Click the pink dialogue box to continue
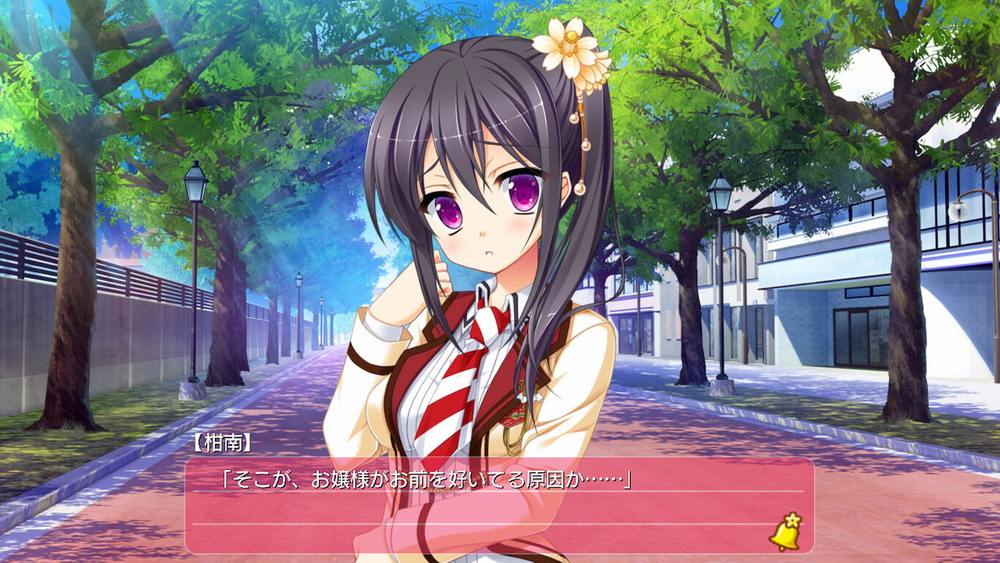Screen dimensions: 1000x563 pos(498,505)
